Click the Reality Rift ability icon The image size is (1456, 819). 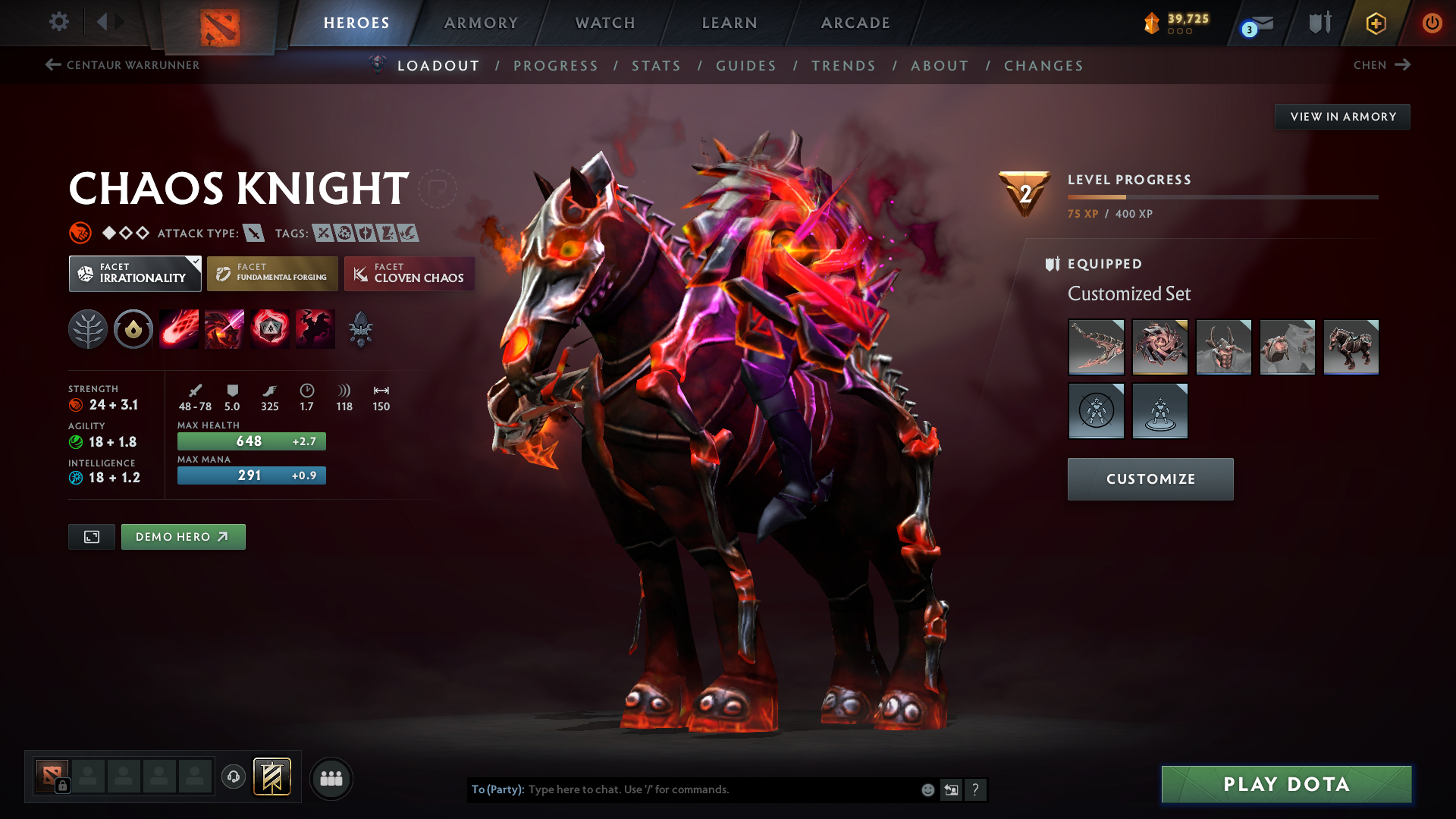point(224,328)
